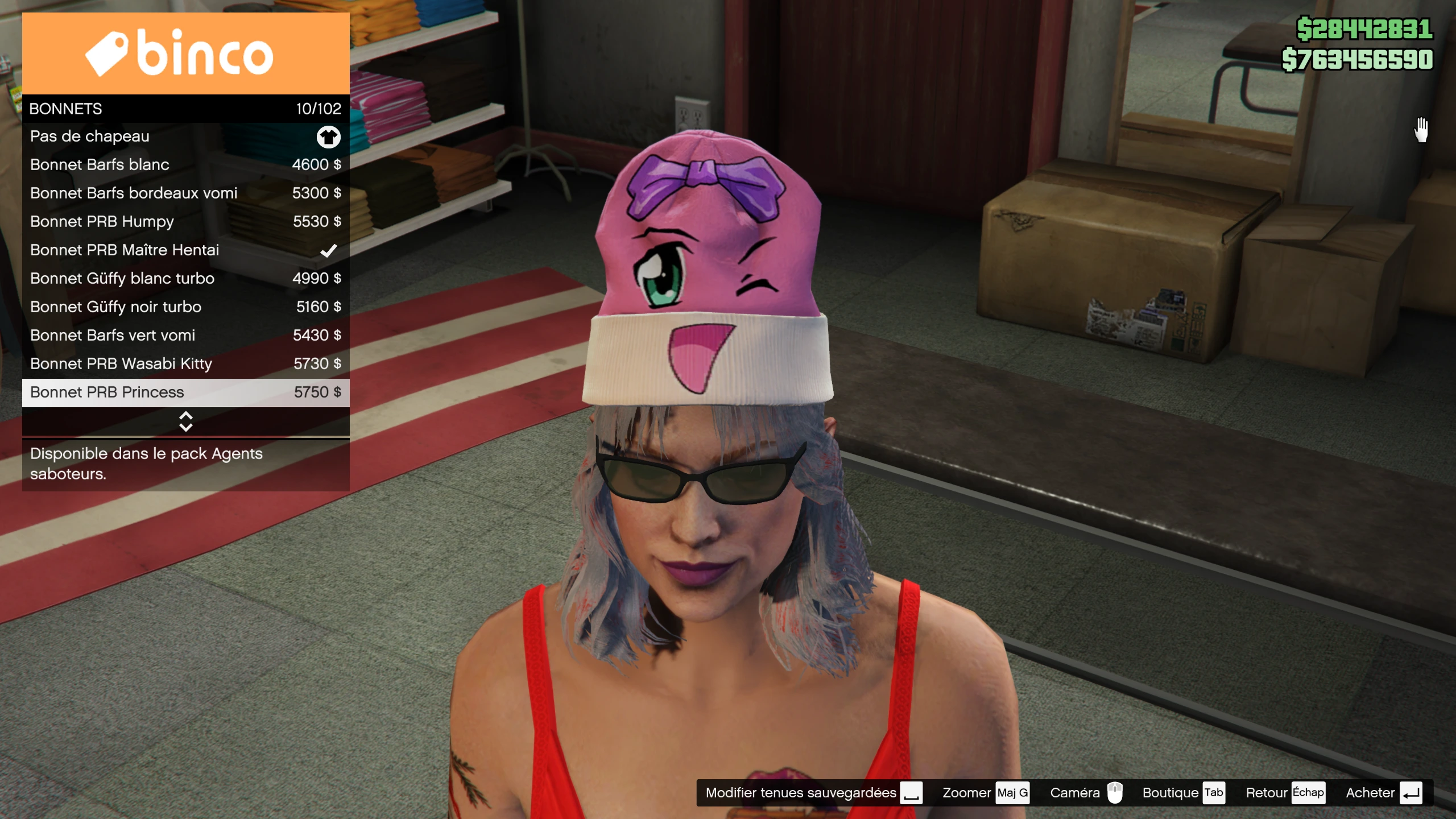The image size is (1456, 819).
Task: Select Bonnet PRB Wasabi Kitty
Action: (185, 364)
